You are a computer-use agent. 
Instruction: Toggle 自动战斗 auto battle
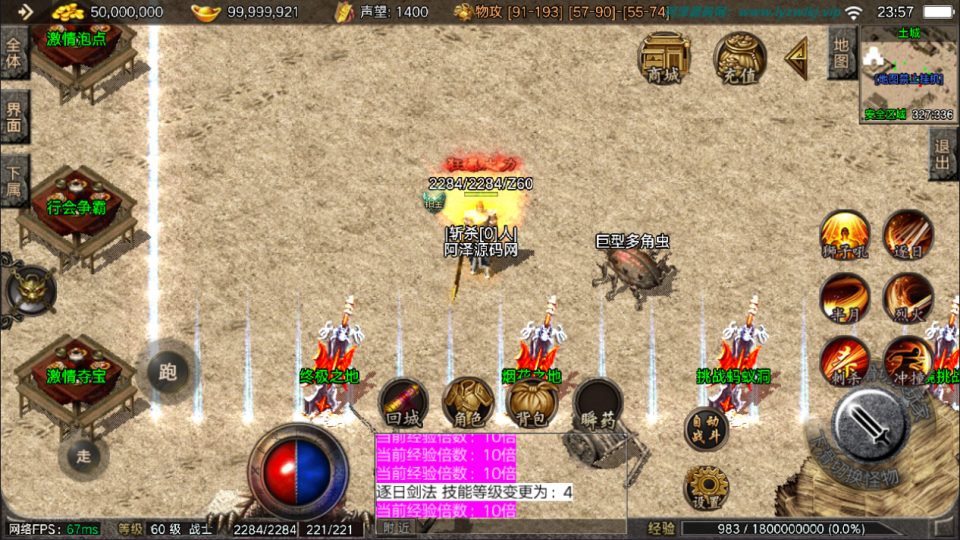click(x=706, y=430)
